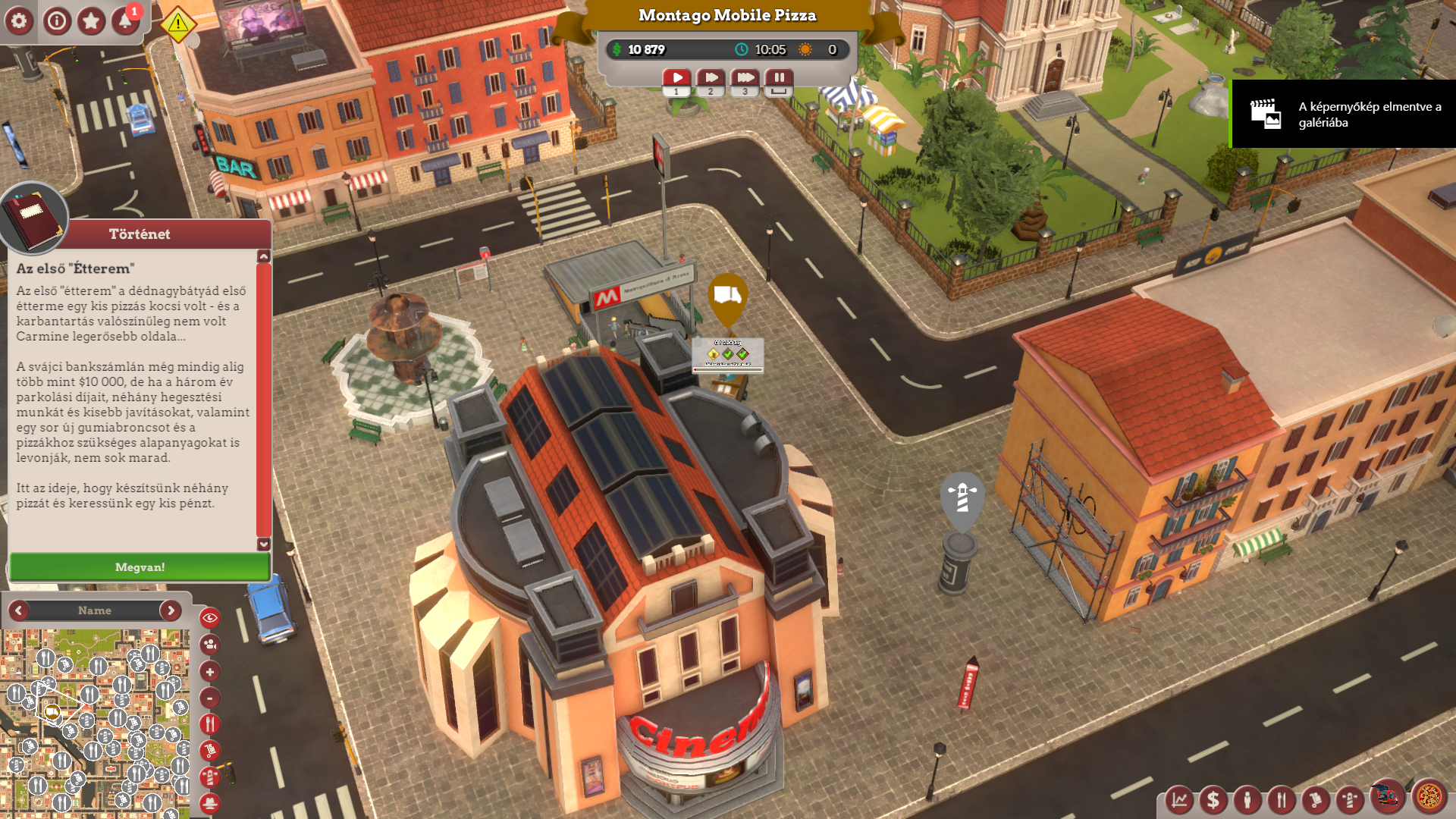This screenshot has height=819, width=1456.
Task: Toggle the eye visibility button by minimap
Action: [210, 618]
